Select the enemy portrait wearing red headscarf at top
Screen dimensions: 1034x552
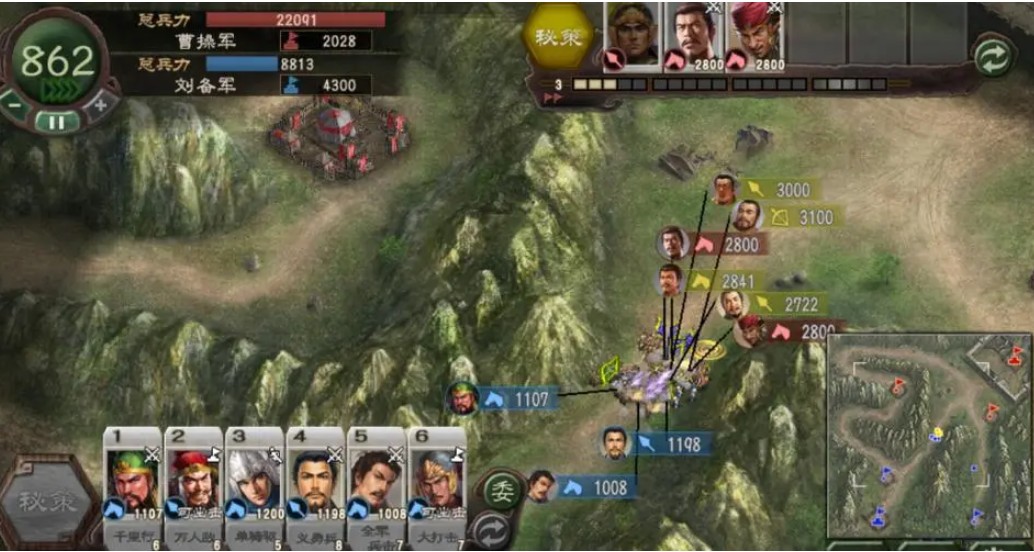(x=755, y=35)
